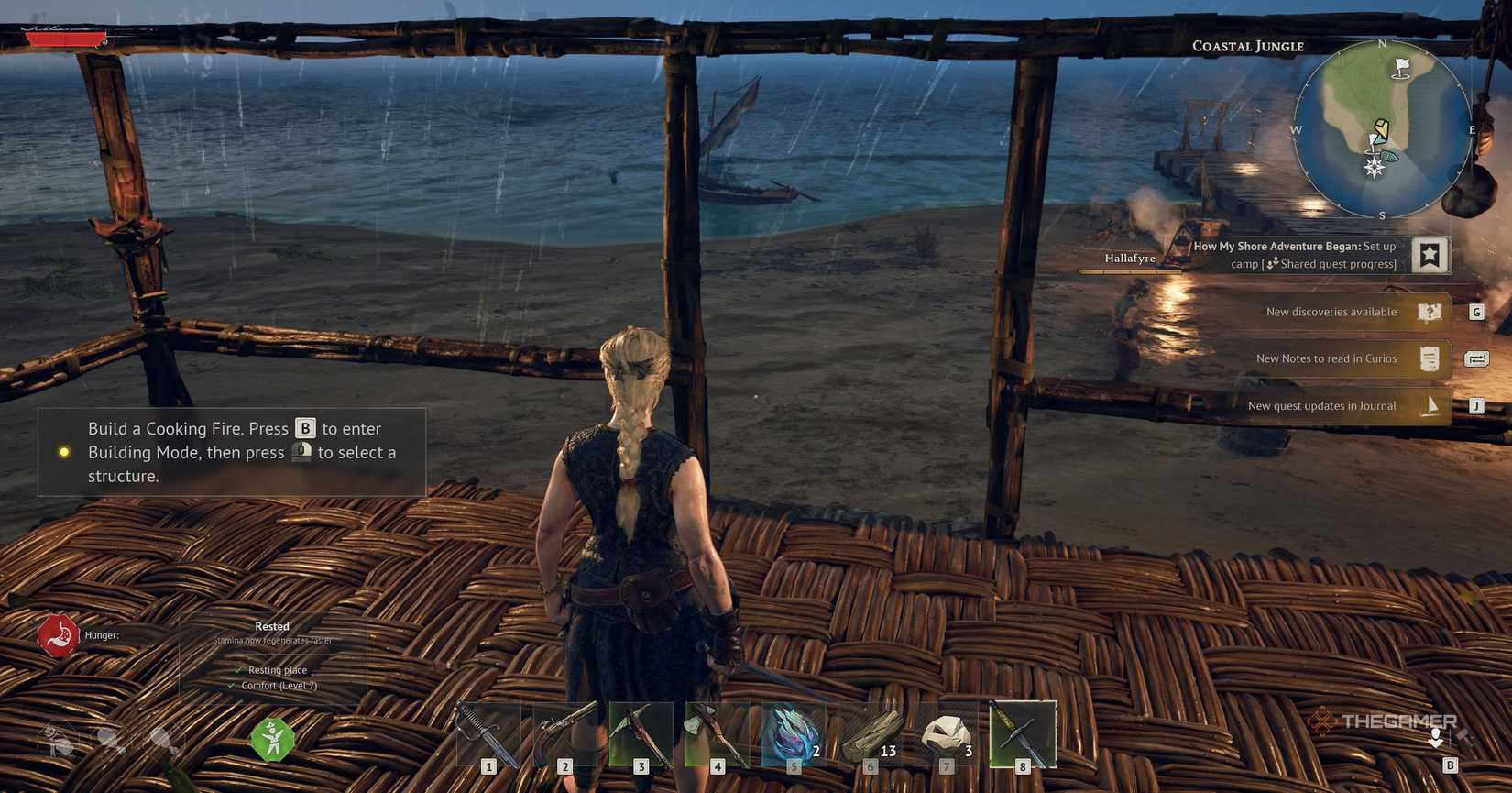Open New Notes to read in Curios
Screen dimensions: 1512x793
tap(1327, 358)
